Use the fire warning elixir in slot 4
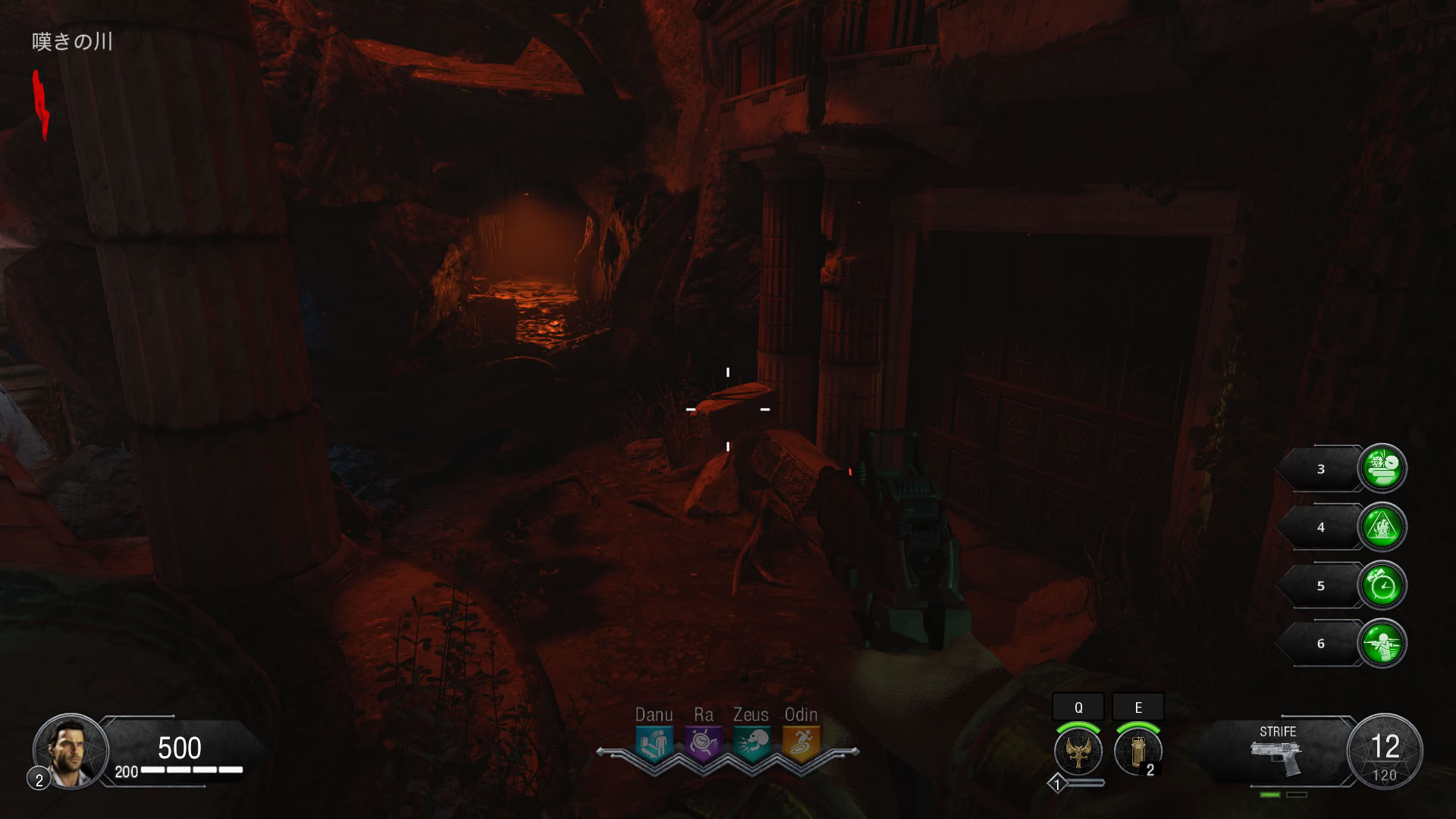This screenshot has width=1456, height=819. tap(1382, 527)
